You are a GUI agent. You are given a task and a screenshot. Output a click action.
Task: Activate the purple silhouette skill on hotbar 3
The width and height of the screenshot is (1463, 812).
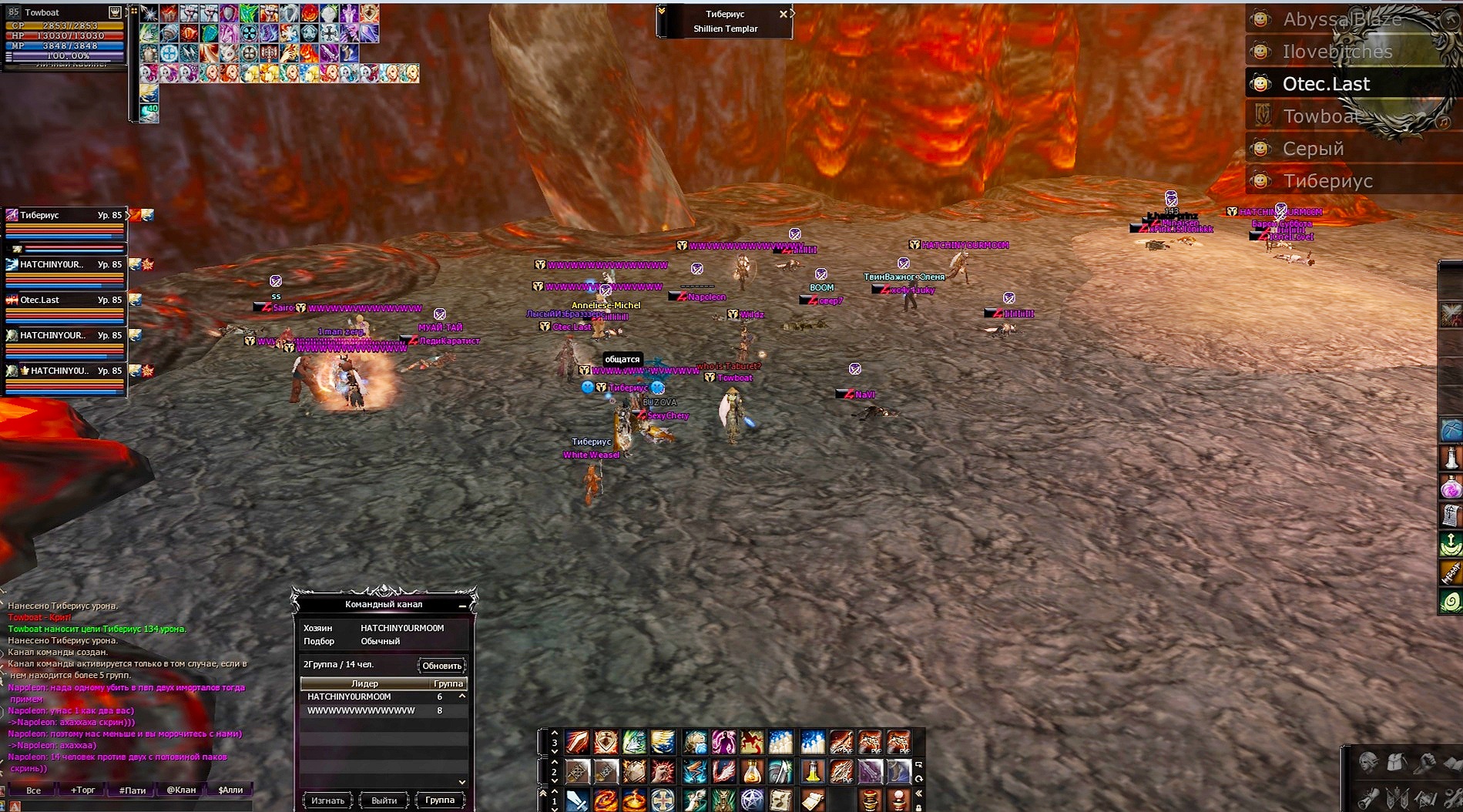click(723, 743)
